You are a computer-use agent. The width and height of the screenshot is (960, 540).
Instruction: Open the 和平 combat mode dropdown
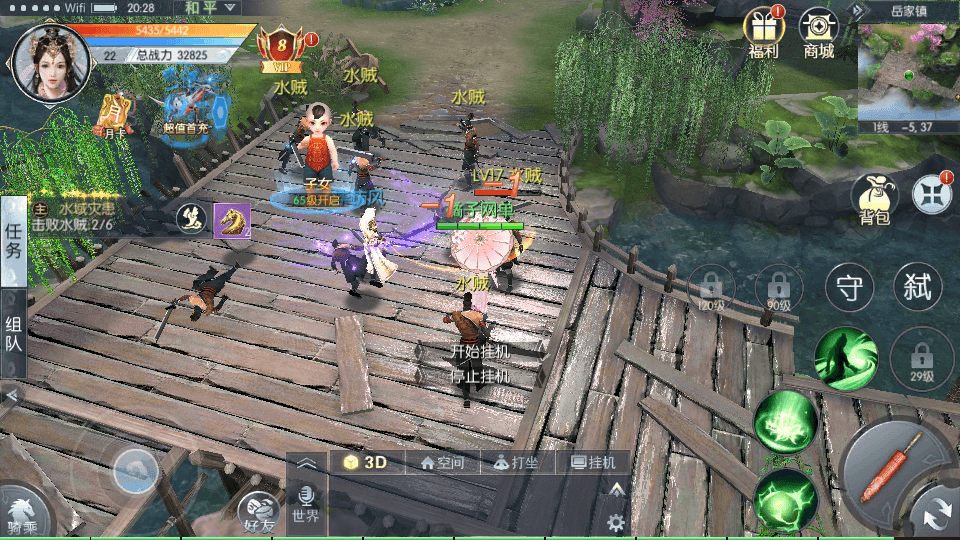[212, 8]
